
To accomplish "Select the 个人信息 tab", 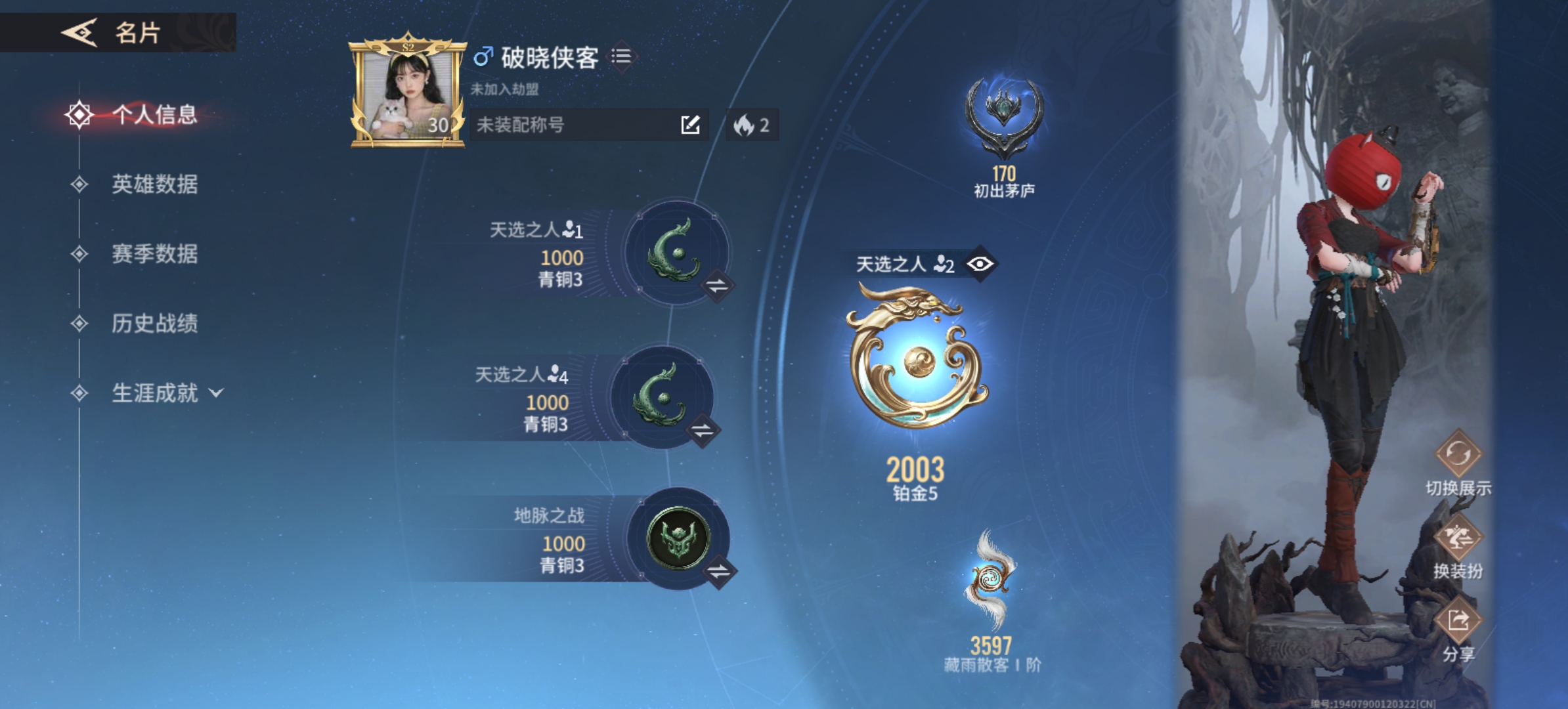I will coord(154,115).
